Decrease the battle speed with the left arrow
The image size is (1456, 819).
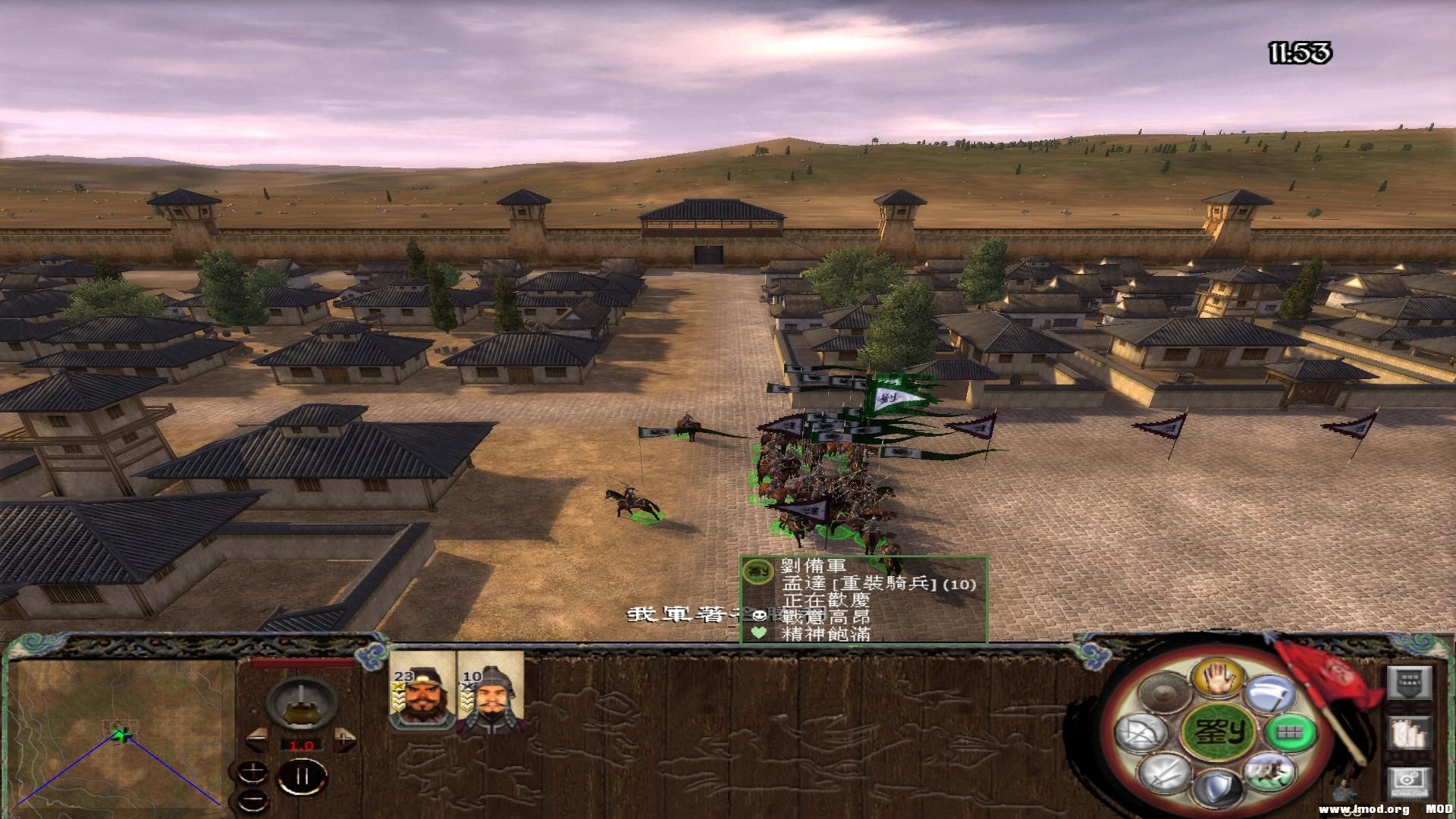tap(257, 739)
